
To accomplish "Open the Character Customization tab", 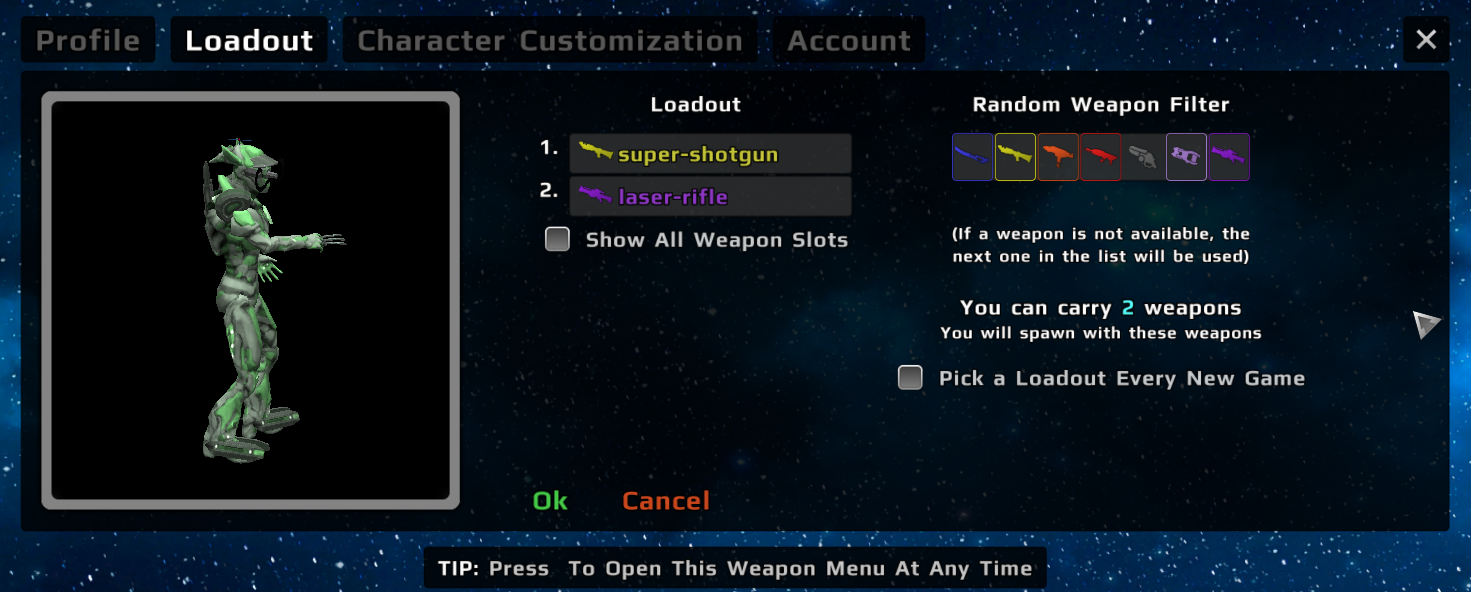I will click(x=550, y=41).
